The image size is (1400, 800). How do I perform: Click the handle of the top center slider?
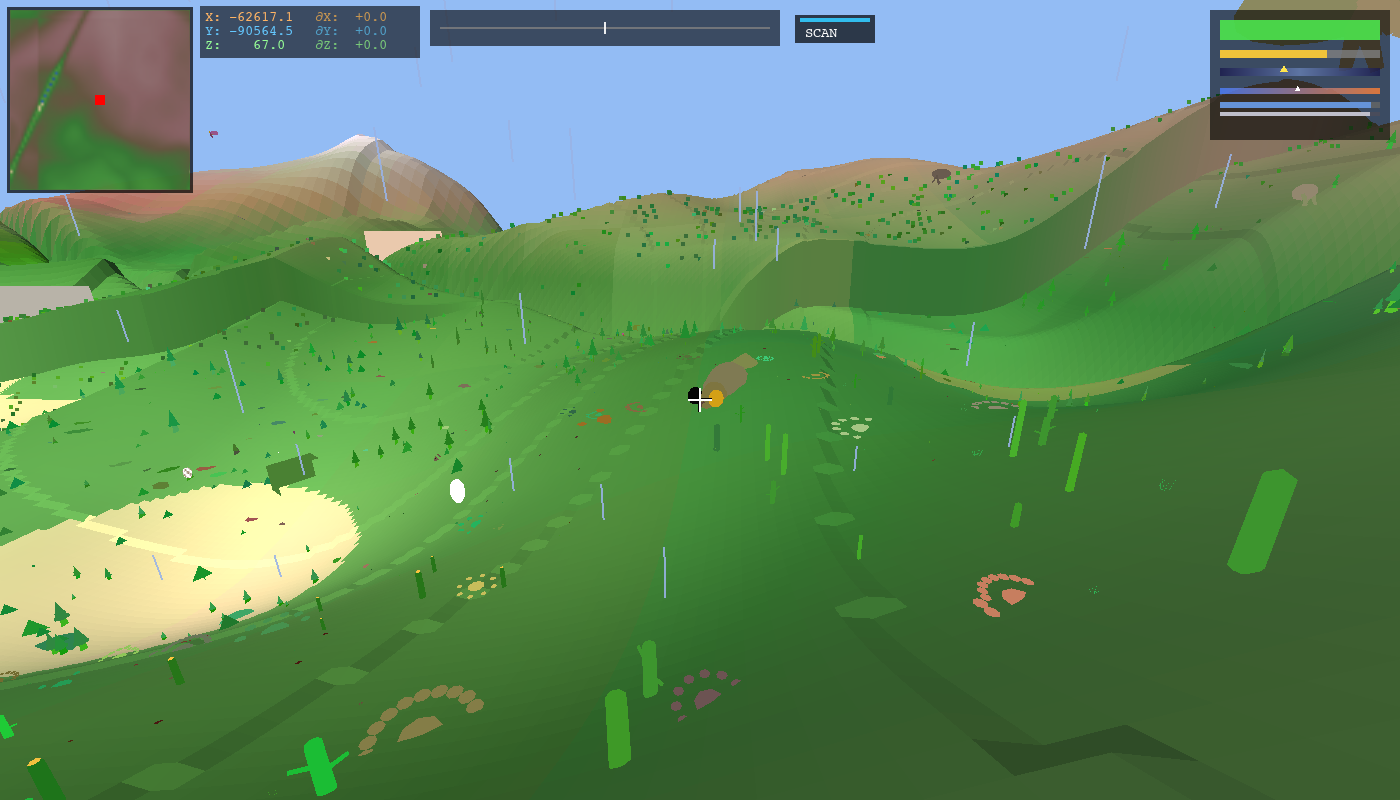click(x=606, y=28)
